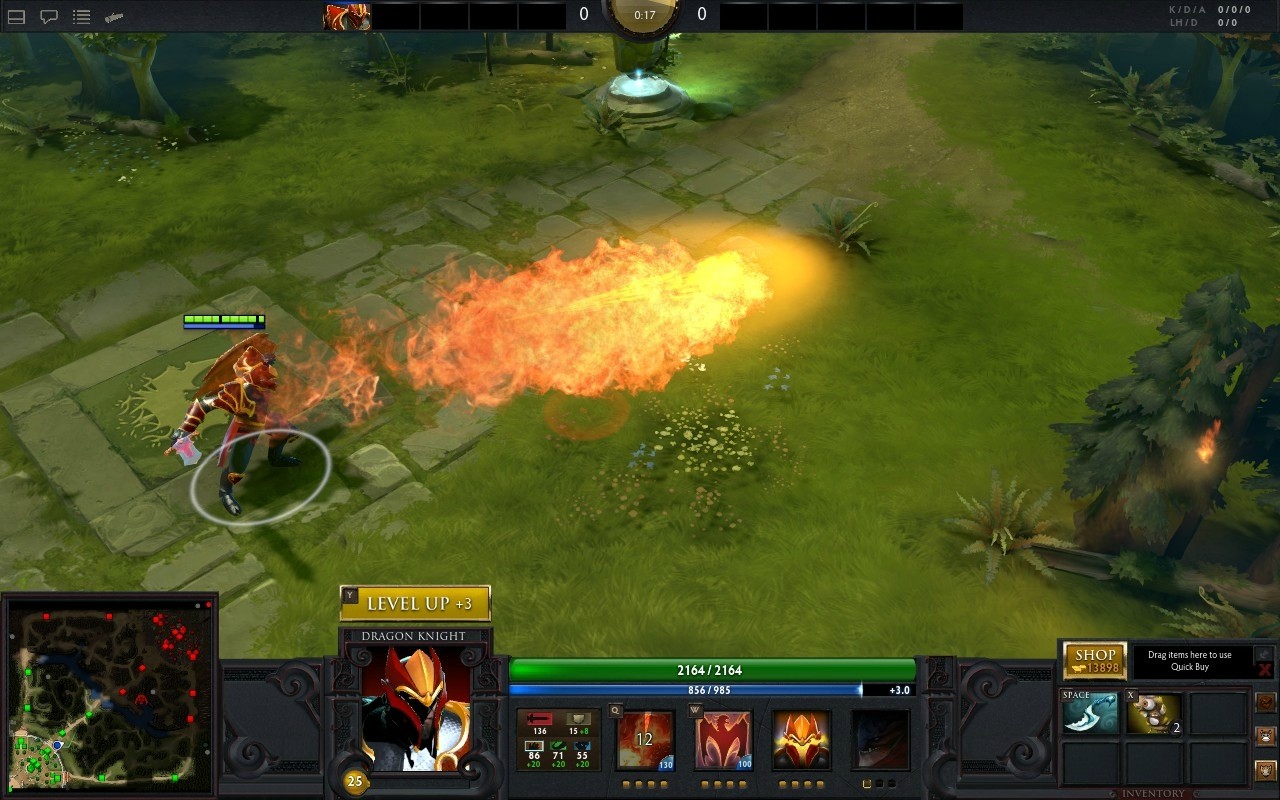Image resolution: width=1280 pixels, height=800 pixels.
Task: Click the hero attributes stats panel
Action: coord(559,740)
